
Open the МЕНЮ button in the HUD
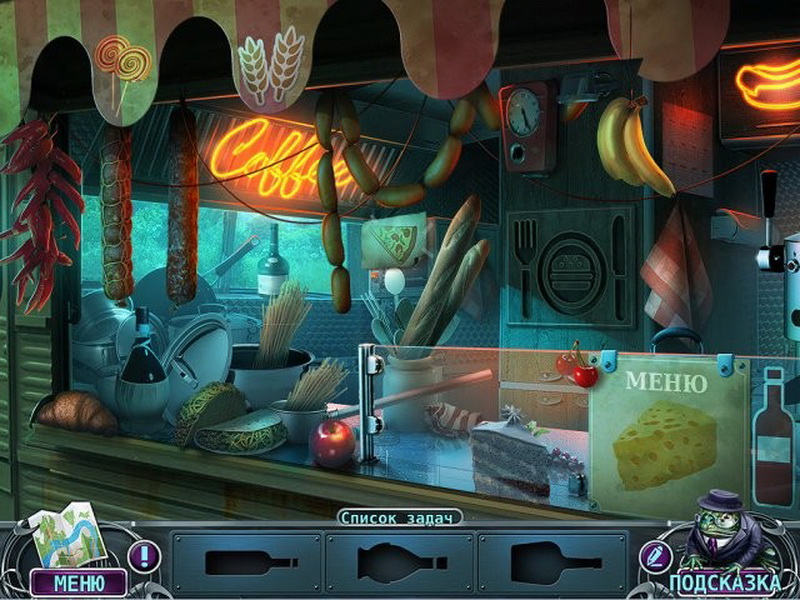[x=77, y=582]
